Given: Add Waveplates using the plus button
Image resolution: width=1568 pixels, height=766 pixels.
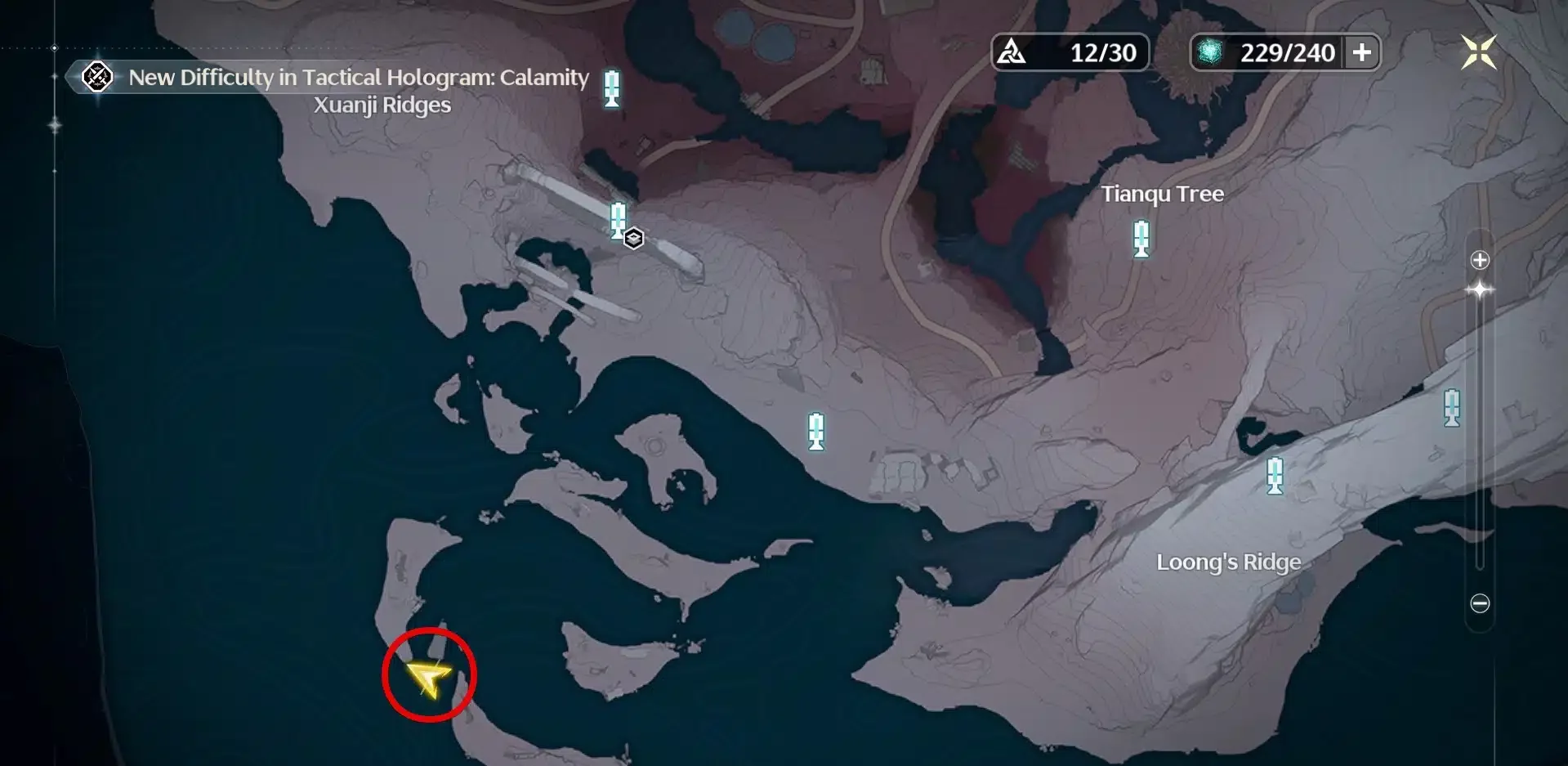Looking at the screenshot, I should click(x=1362, y=53).
